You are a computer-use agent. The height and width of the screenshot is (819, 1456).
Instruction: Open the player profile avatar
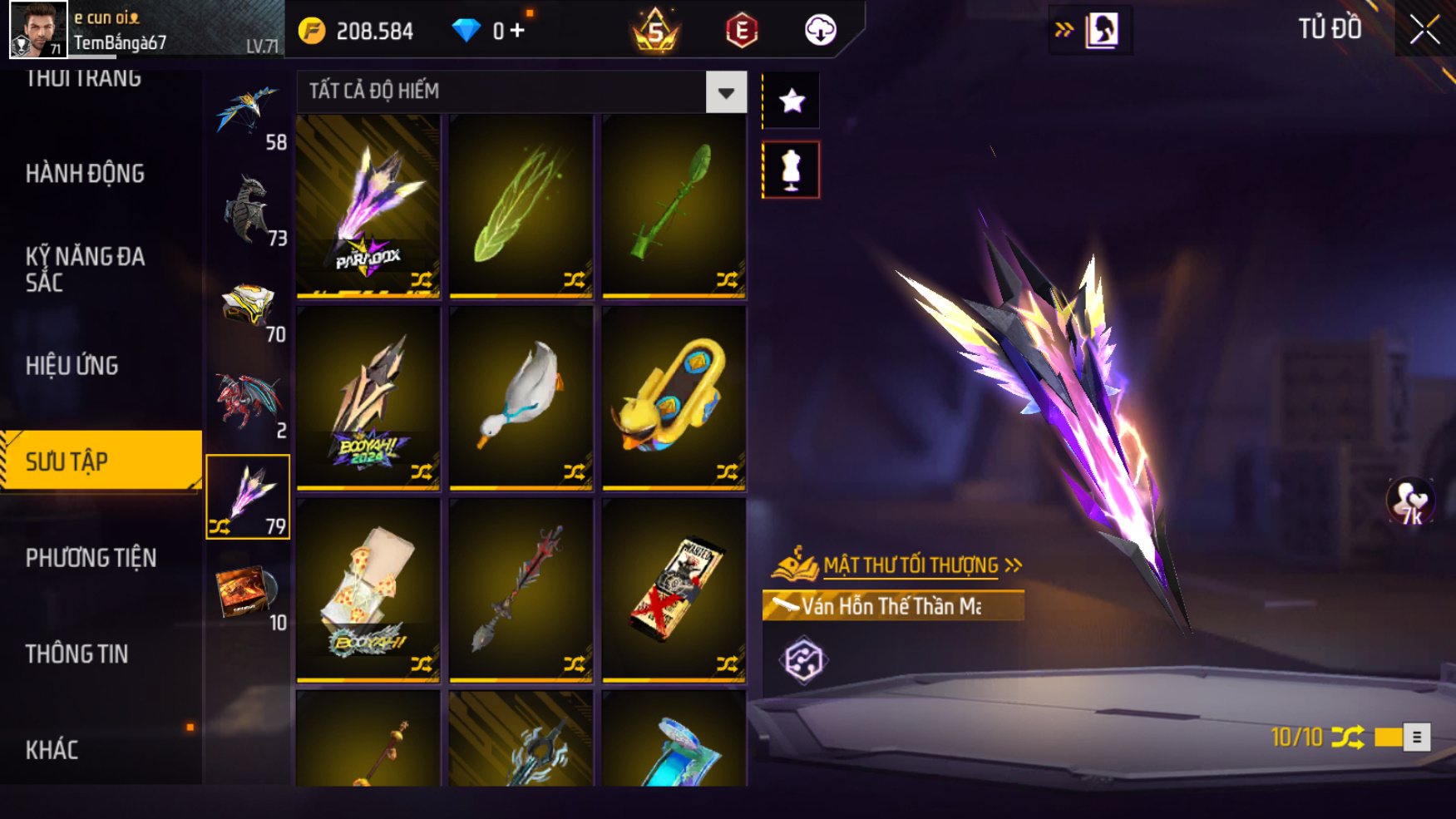[37, 29]
